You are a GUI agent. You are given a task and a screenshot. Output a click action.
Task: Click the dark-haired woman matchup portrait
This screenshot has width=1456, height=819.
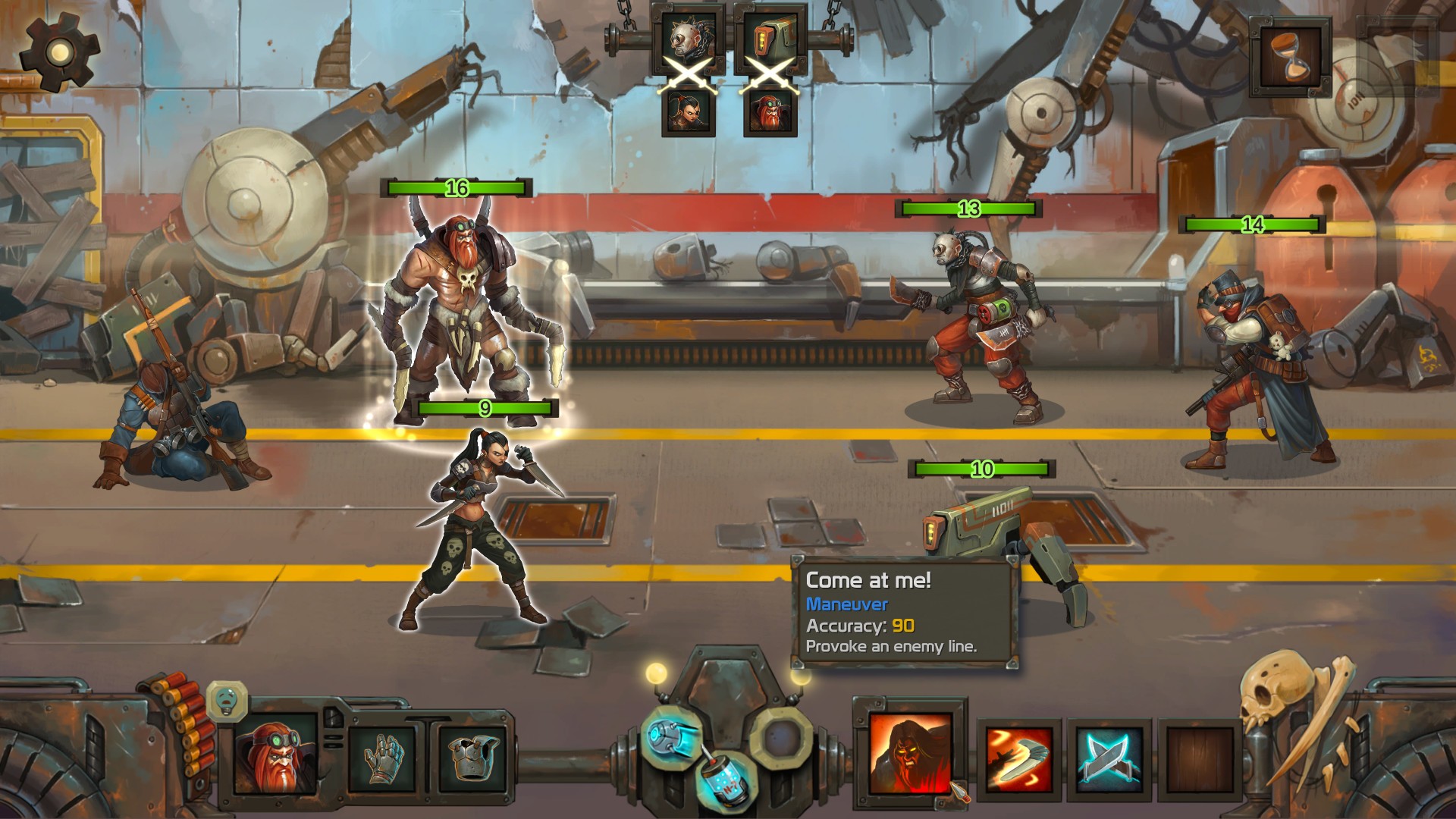tap(688, 112)
